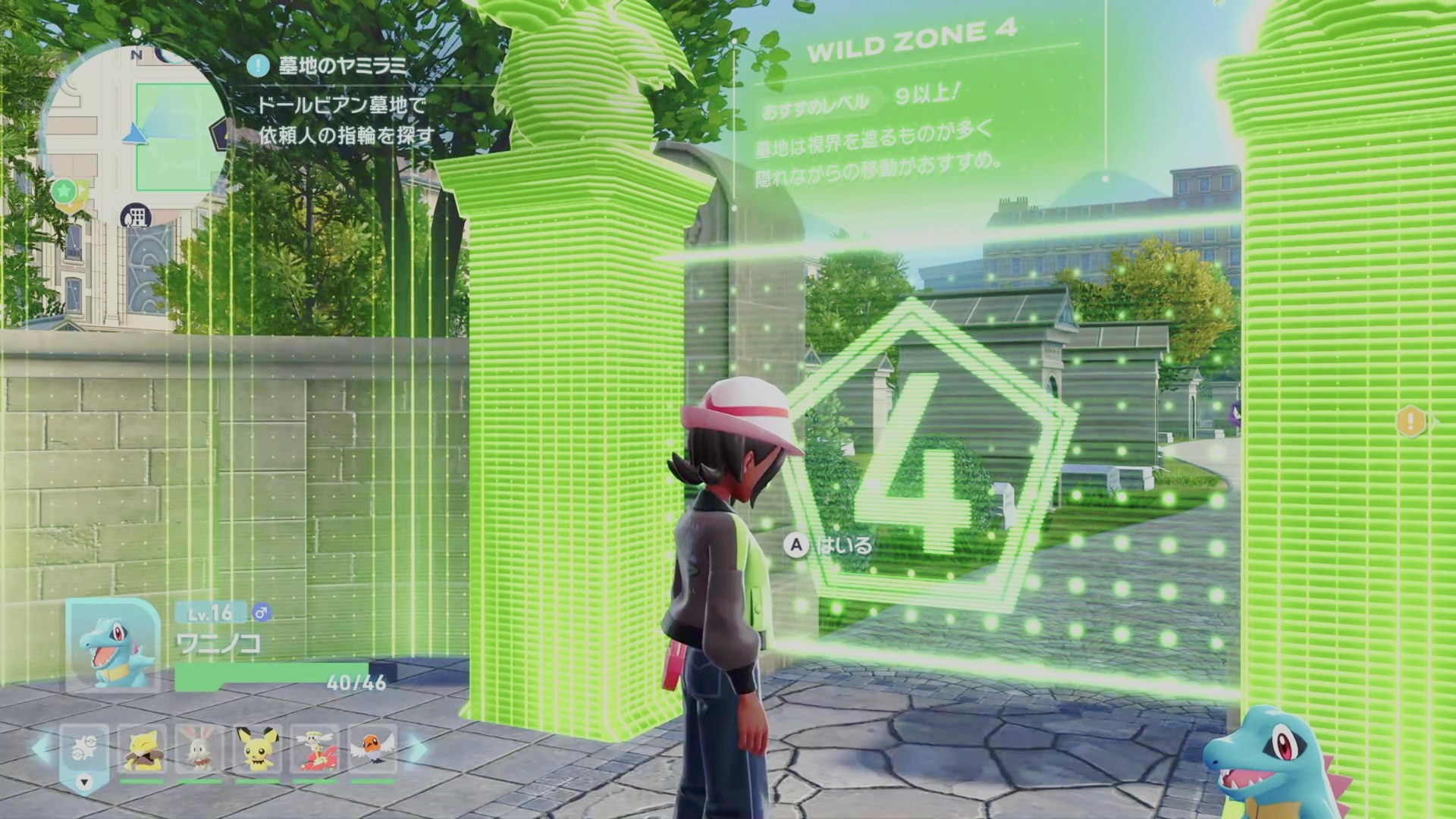Click the party bar's left arrow

(42, 748)
